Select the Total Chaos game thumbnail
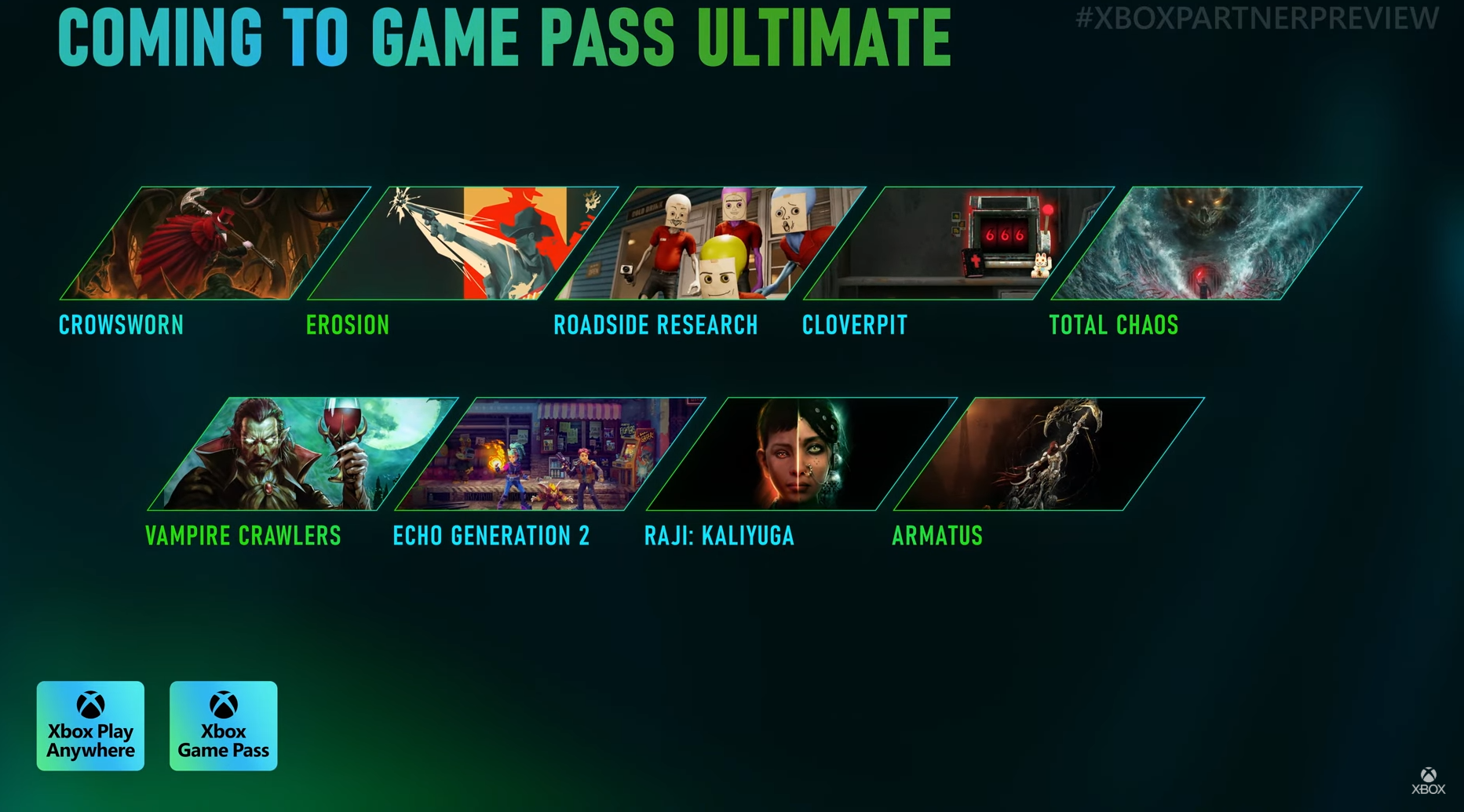 [x=1207, y=243]
